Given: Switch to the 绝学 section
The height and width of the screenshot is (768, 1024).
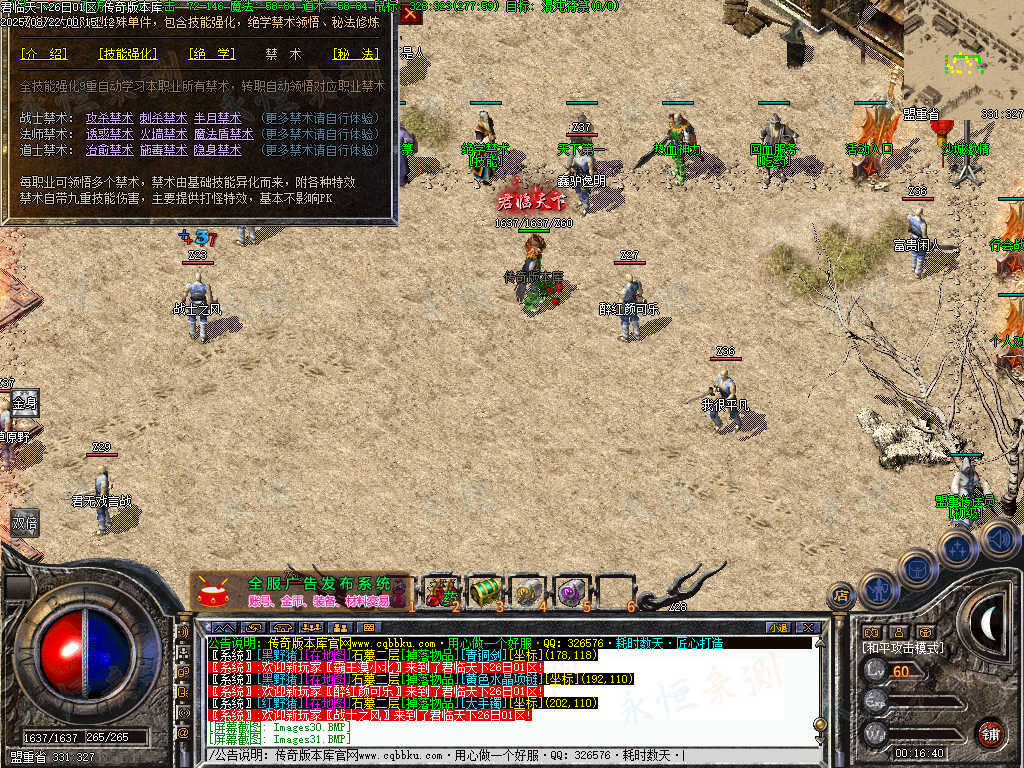Looking at the screenshot, I should pos(211,54).
